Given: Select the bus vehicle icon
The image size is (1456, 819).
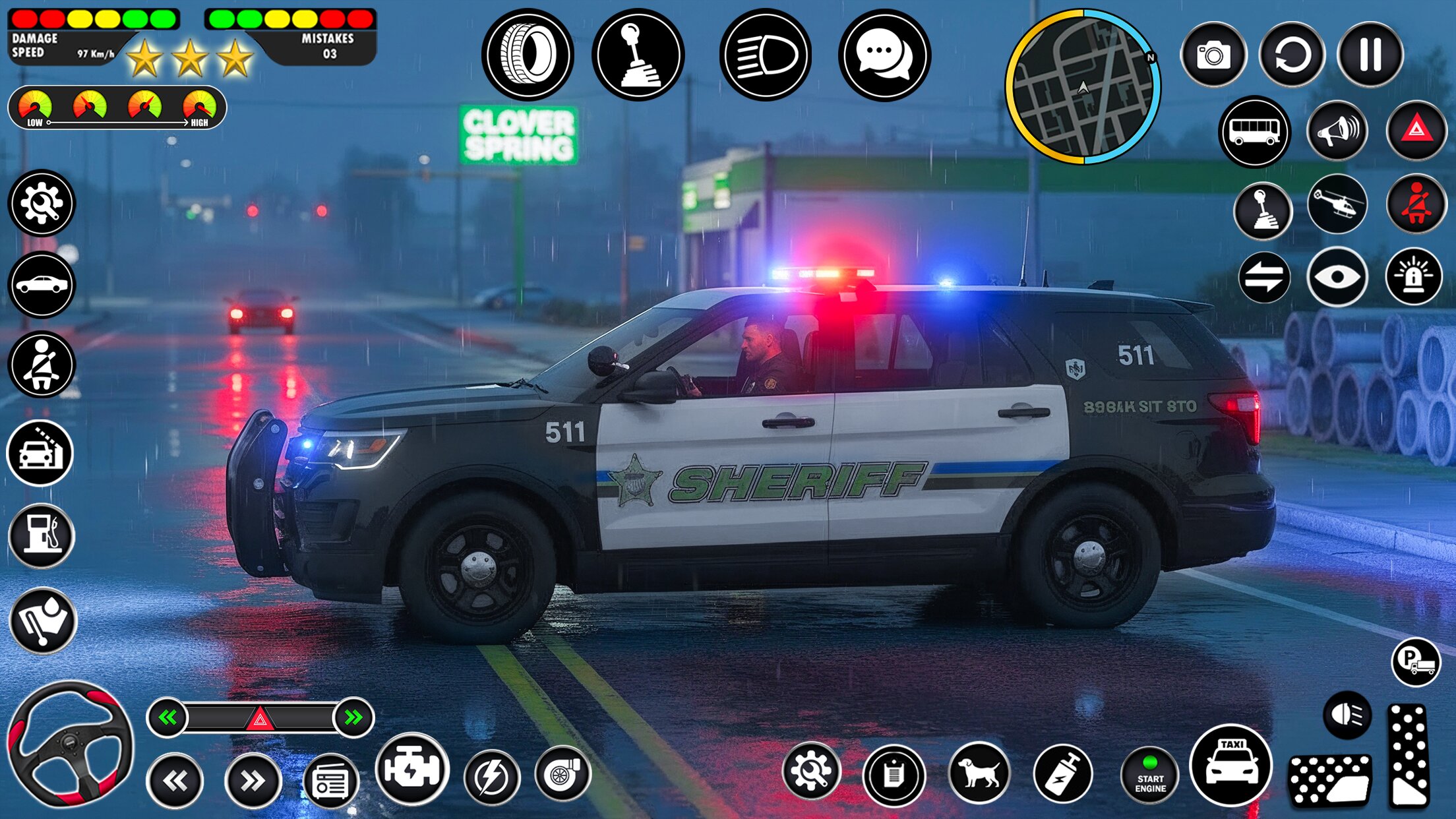Looking at the screenshot, I should pyautogui.click(x=1254, y=131).
